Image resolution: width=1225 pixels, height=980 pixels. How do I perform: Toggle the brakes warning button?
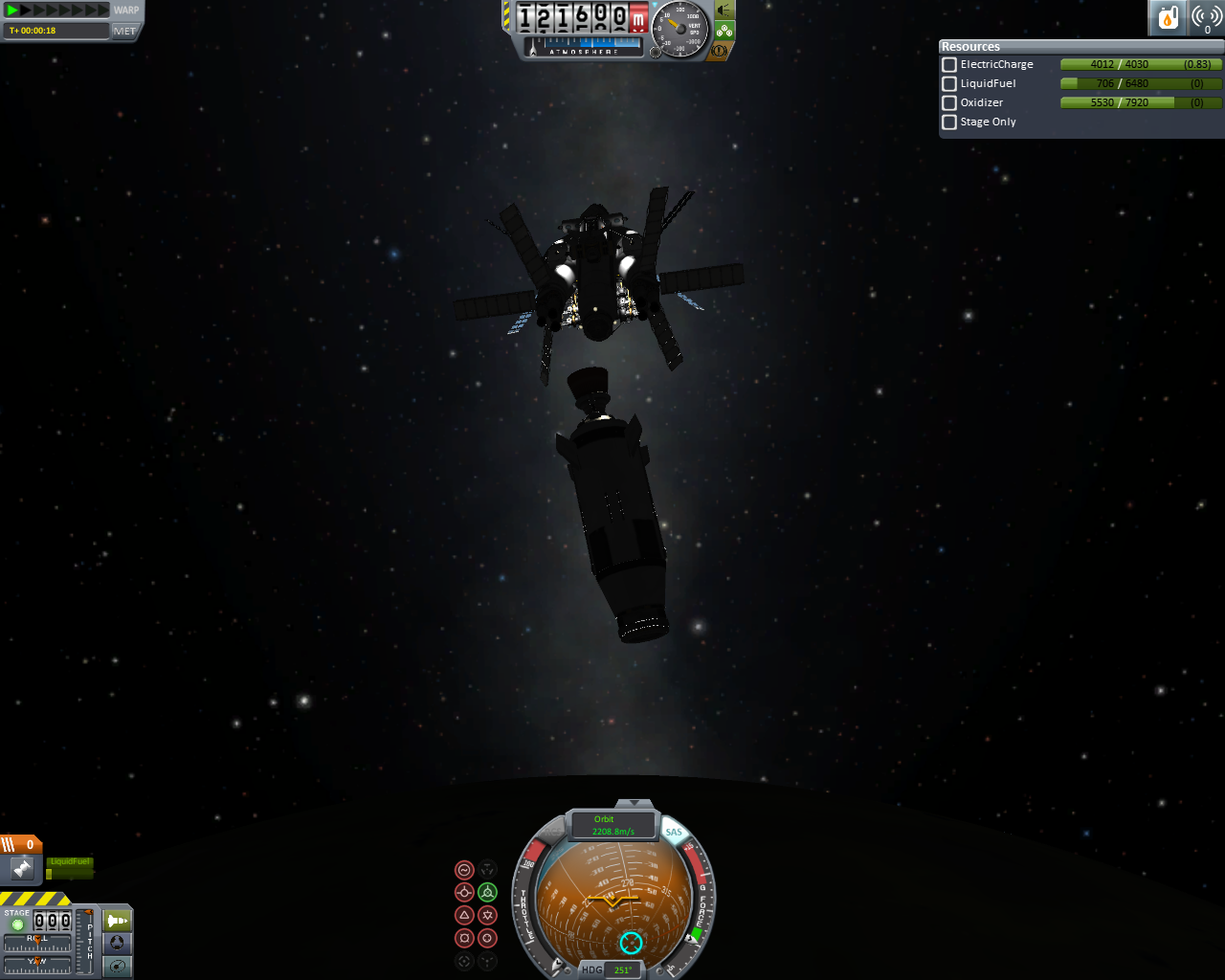pyautogui.click(x=719, y=50)
